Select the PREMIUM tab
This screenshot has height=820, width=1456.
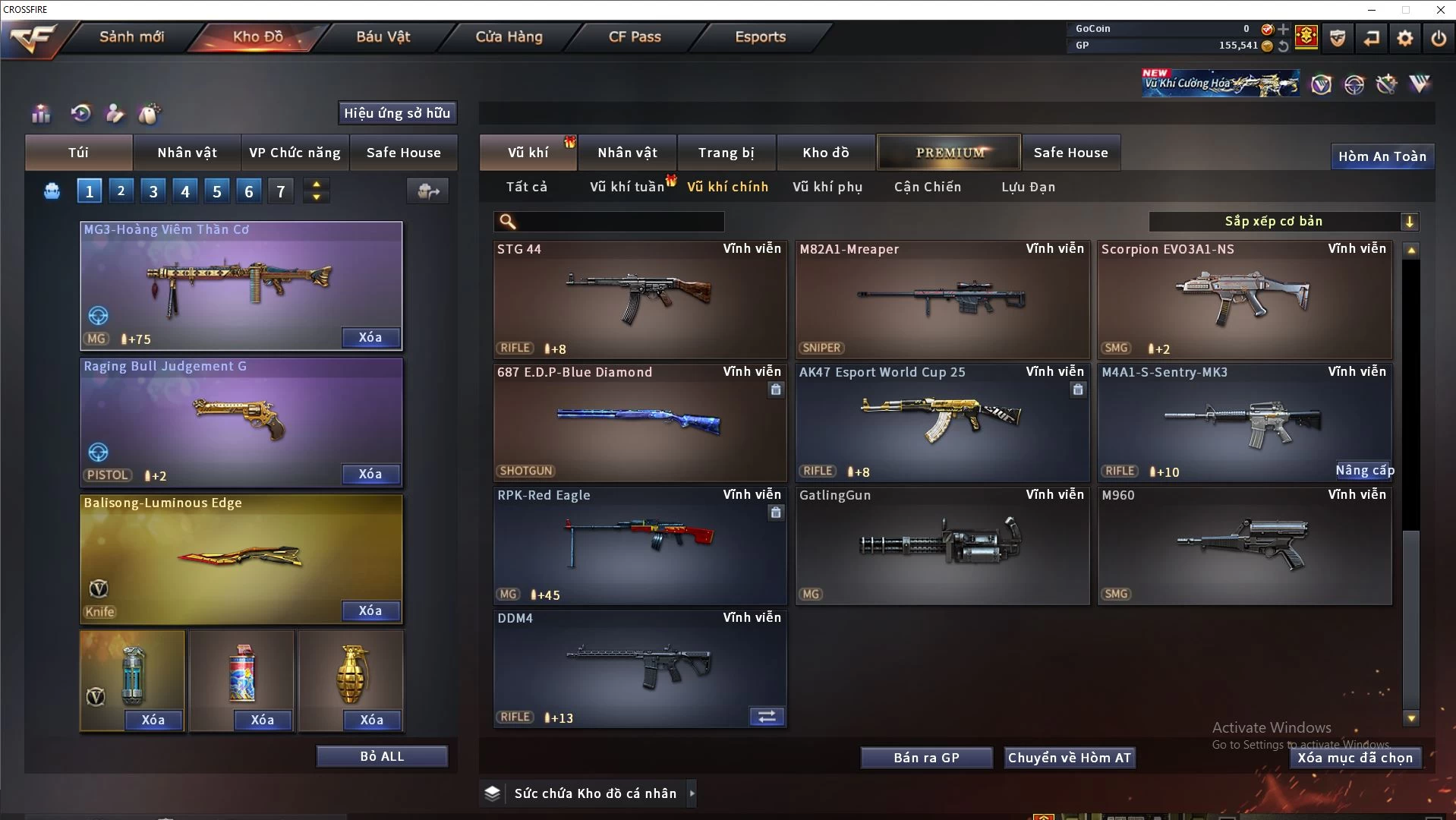click(x=949, y=153)
